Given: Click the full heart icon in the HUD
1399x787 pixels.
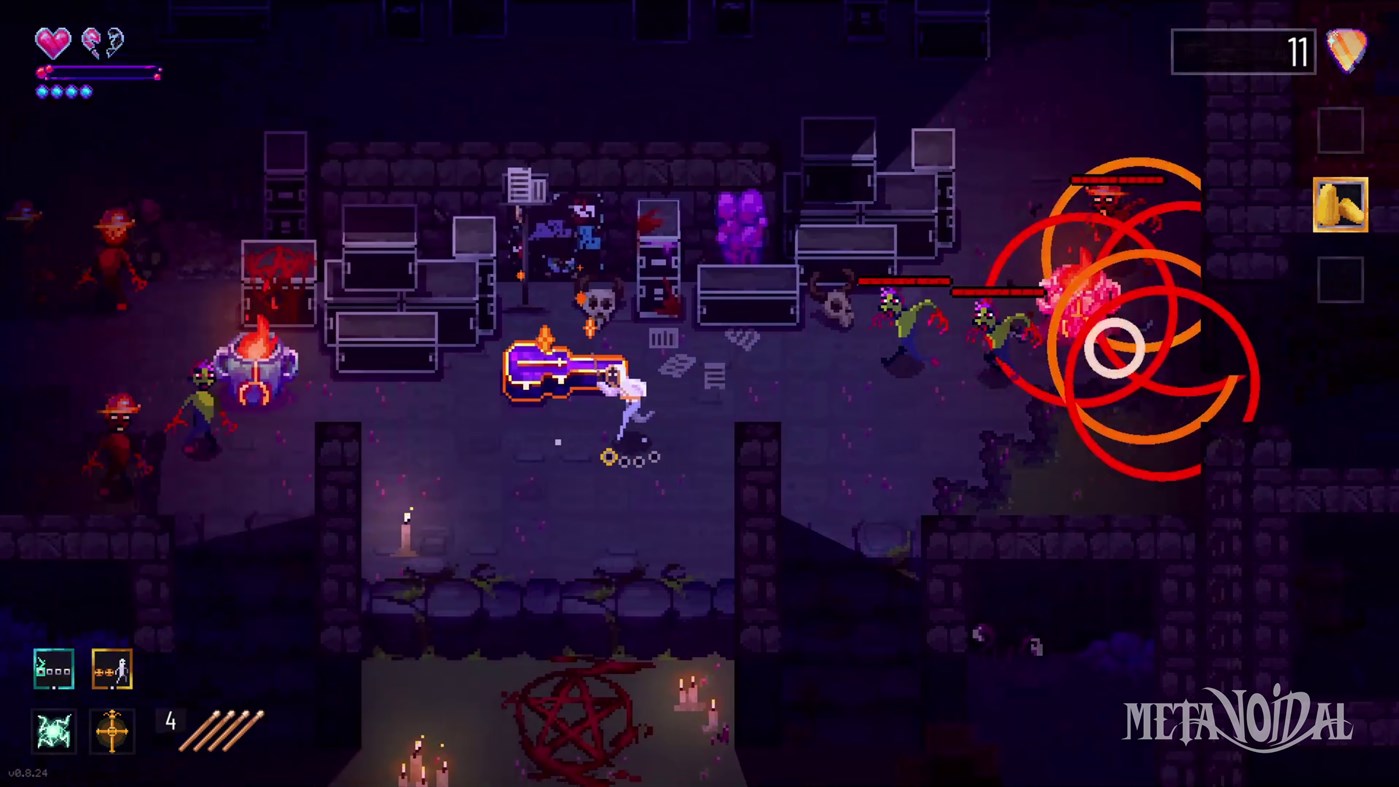Looking at the screenshot, I should [x=52, y=43].
